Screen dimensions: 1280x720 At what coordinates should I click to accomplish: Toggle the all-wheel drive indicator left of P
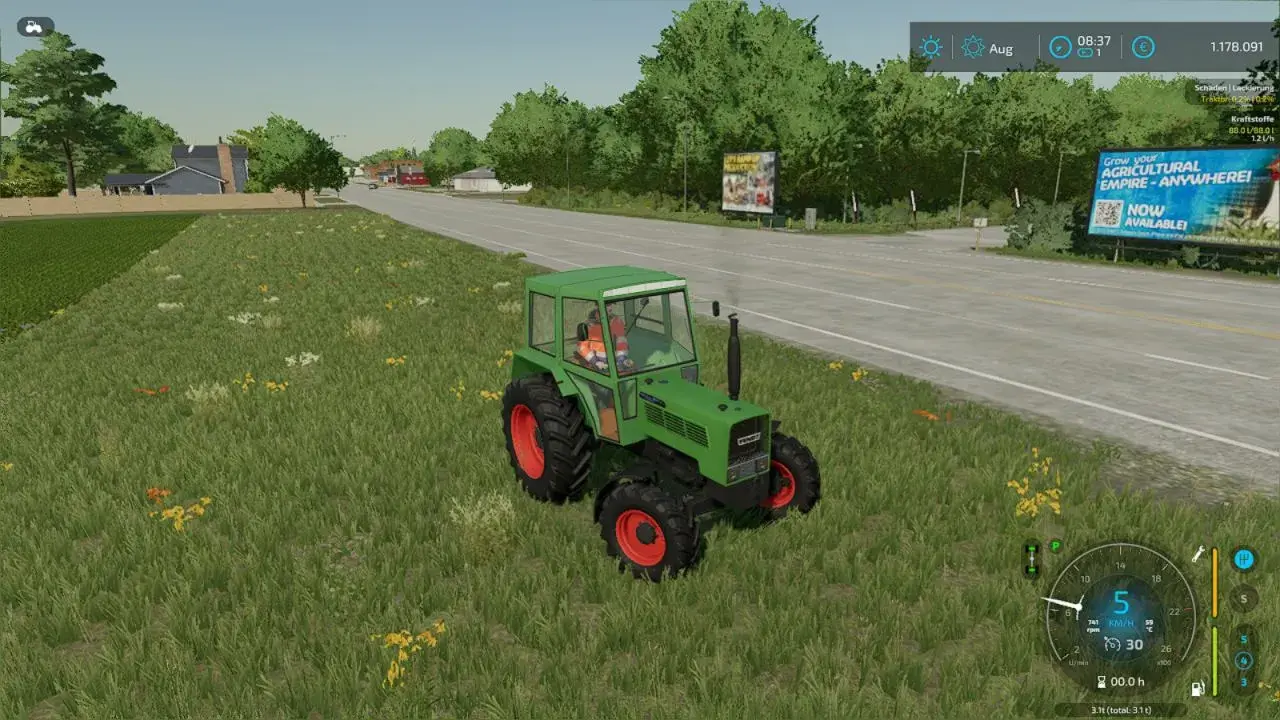(1031, 558)
